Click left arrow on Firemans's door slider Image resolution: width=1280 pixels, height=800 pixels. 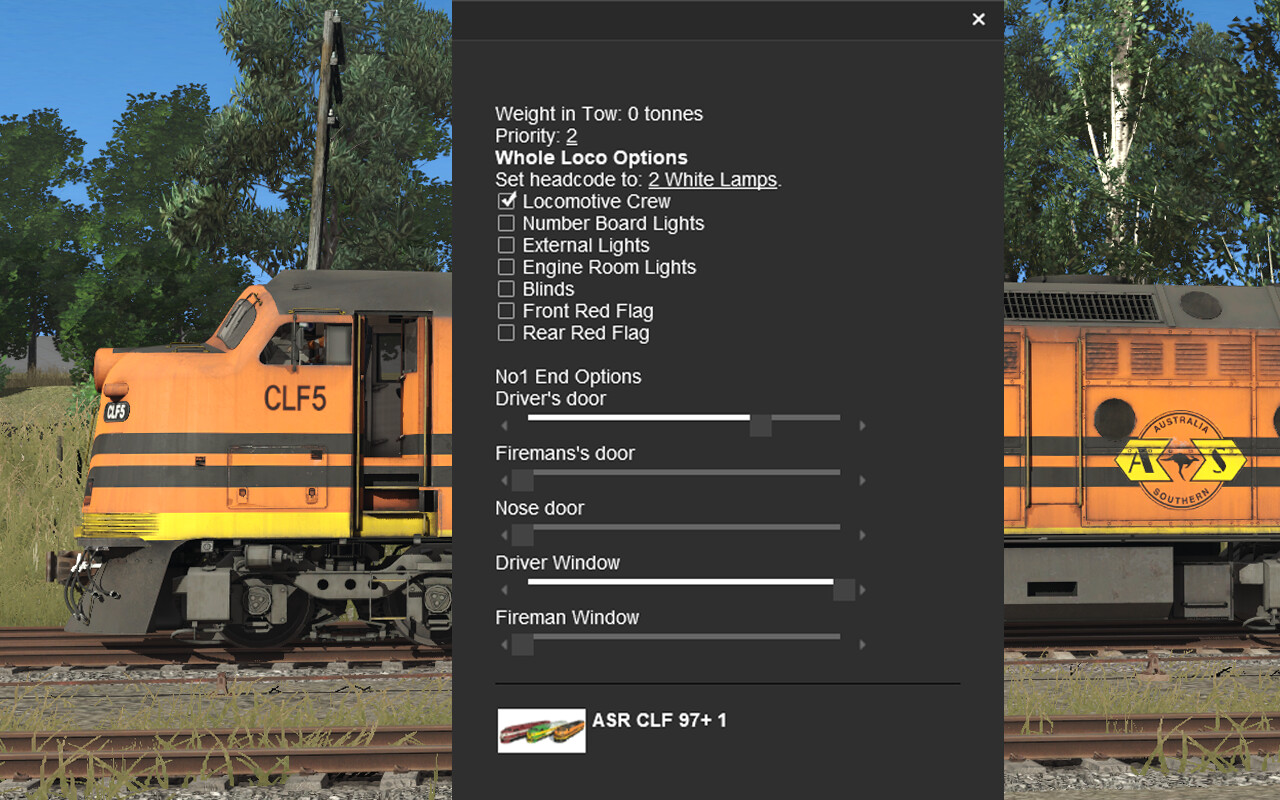504,479
